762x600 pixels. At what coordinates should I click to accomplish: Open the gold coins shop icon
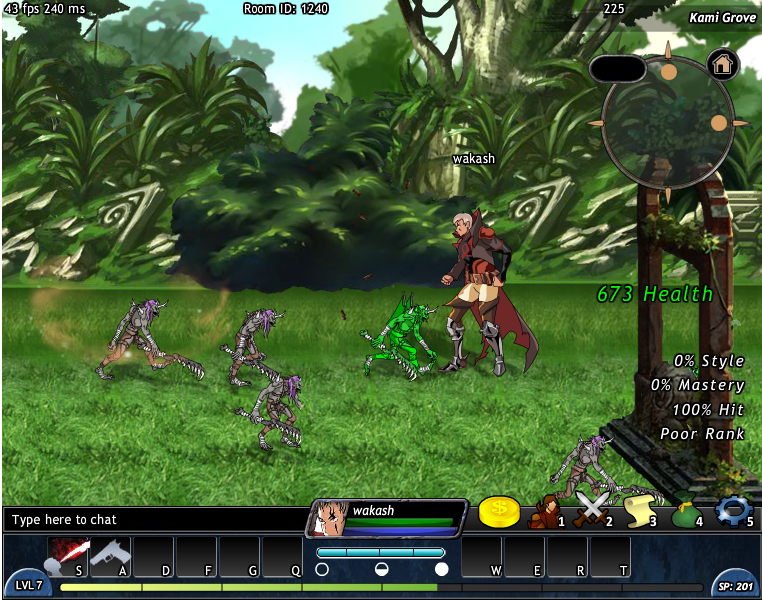pyautogui.click(x=499, y=512)
